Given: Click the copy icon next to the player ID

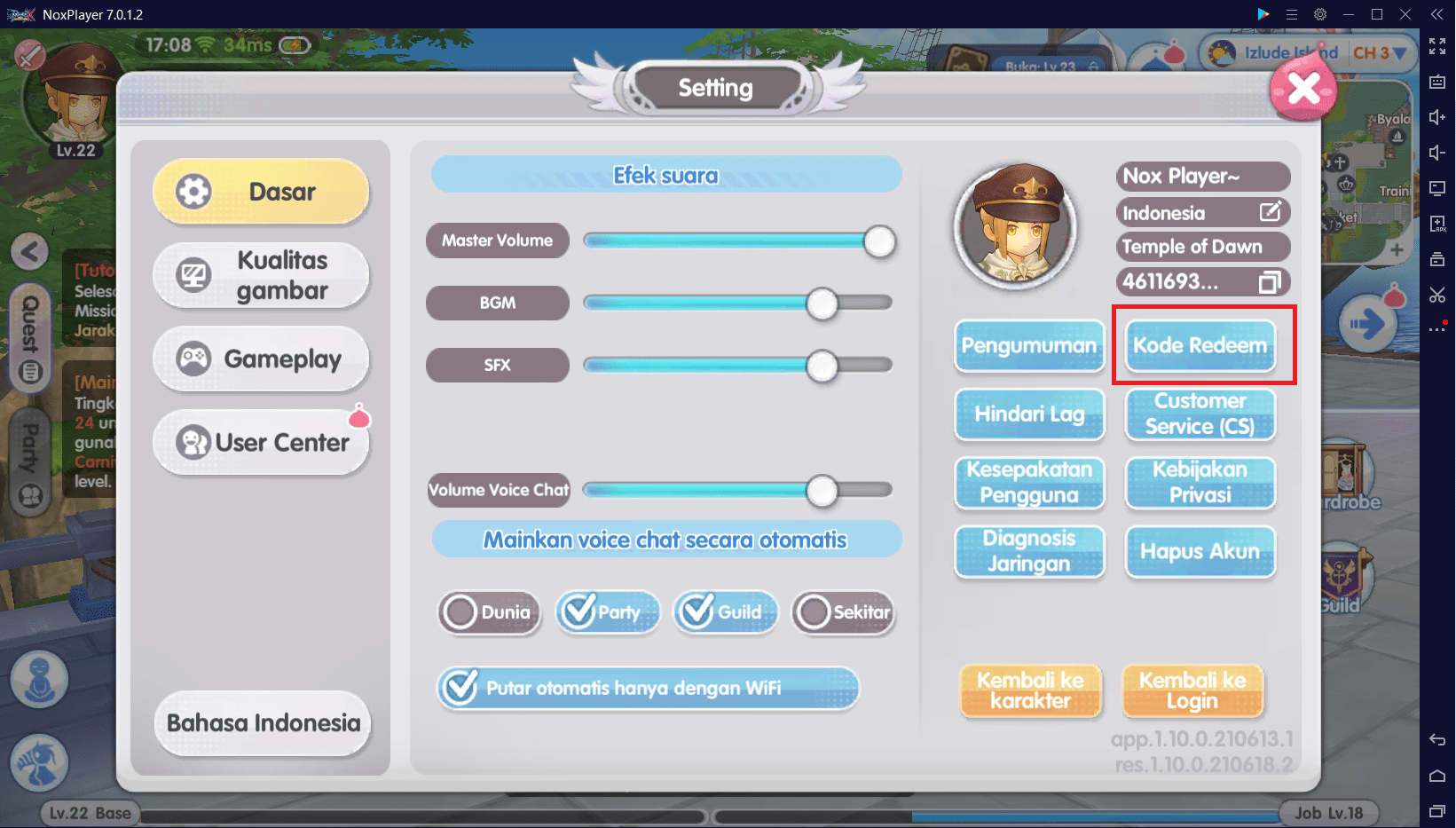Looking at the screenshot, I should coord(1271,281).
